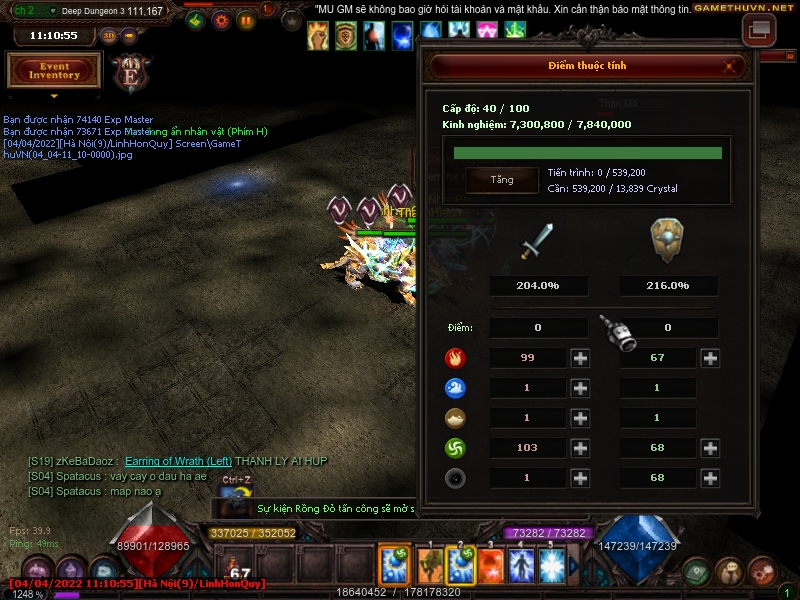Activate the white starburst skill in slot 5
The image size is (800, 600).
tap(554, 566)
